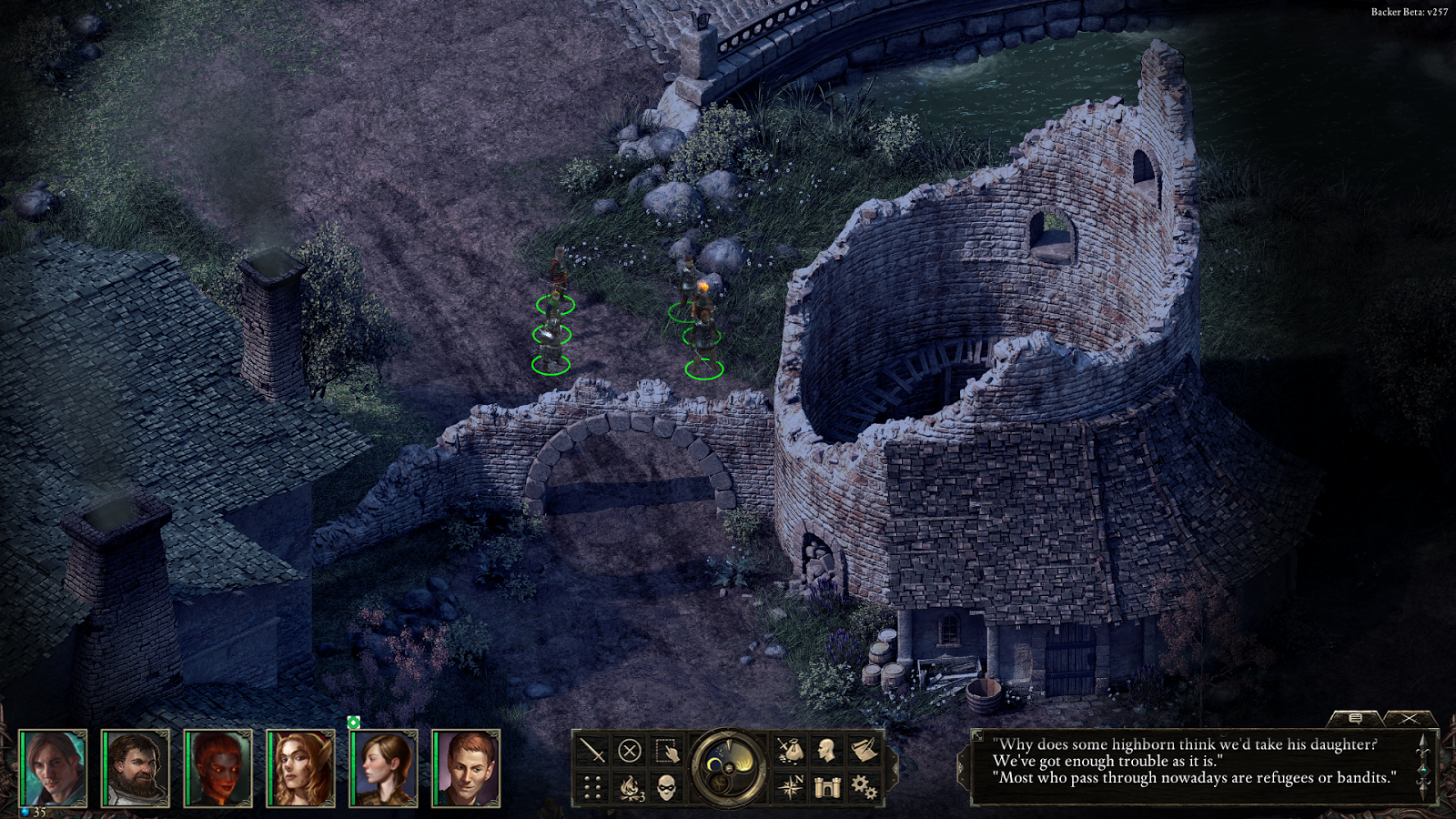The height and width of the screenshot is (819, 1456).
Task: Toggle stealth mode with the masked face
Action: [x=667, y=787]
